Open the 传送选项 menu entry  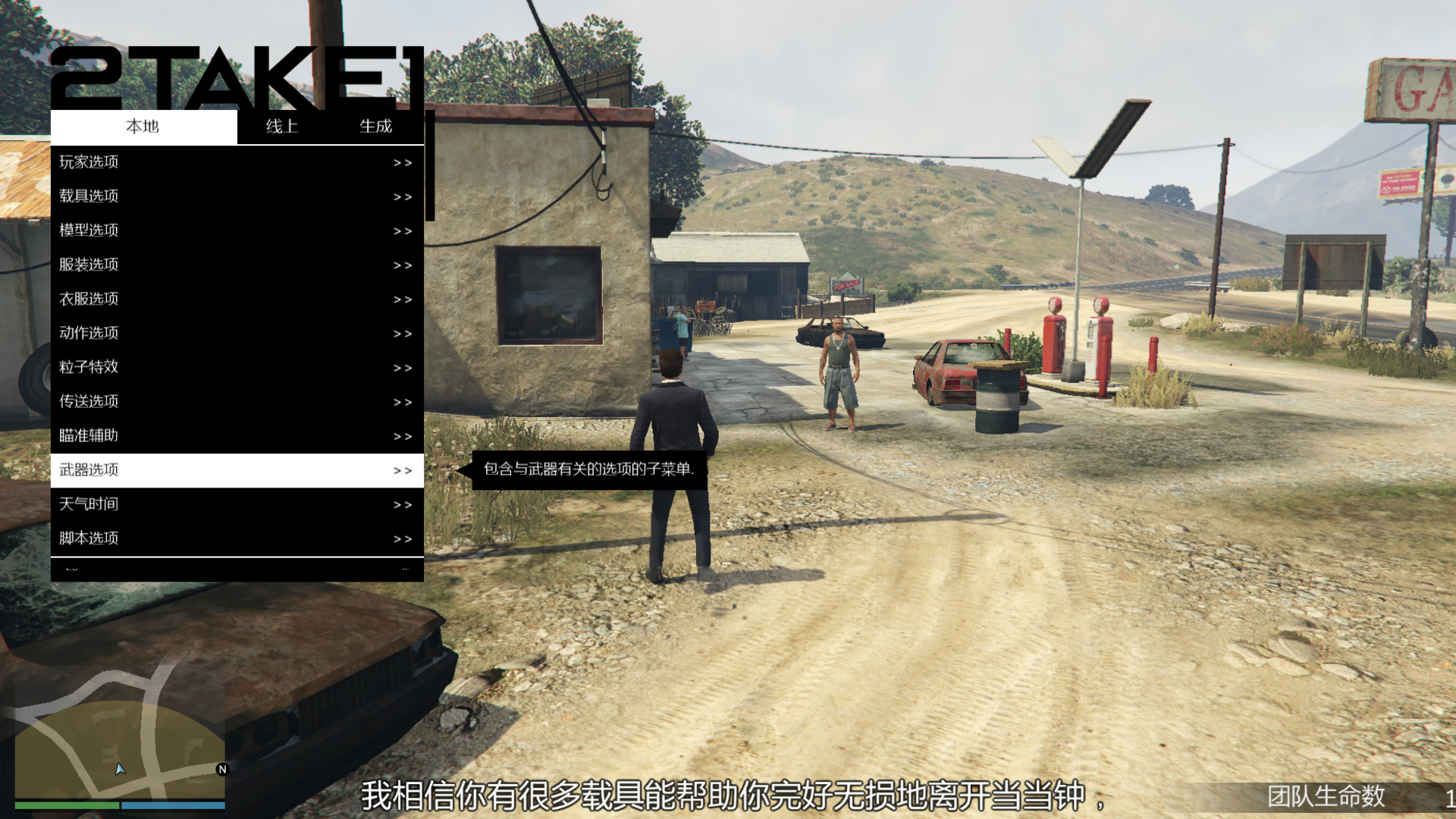pos(152,401)
